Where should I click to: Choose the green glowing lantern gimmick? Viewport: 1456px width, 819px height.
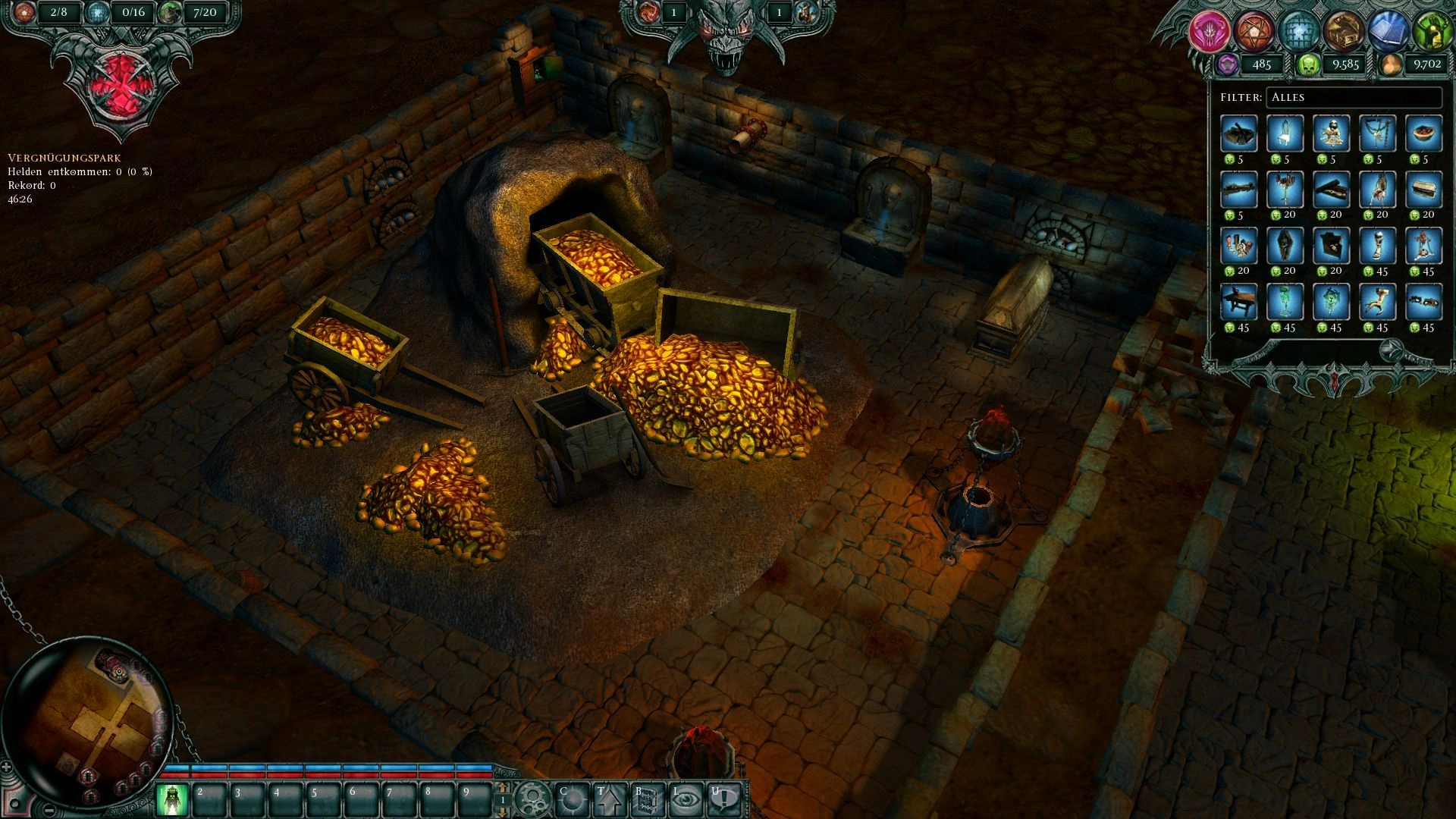(x=1285, y=302)
